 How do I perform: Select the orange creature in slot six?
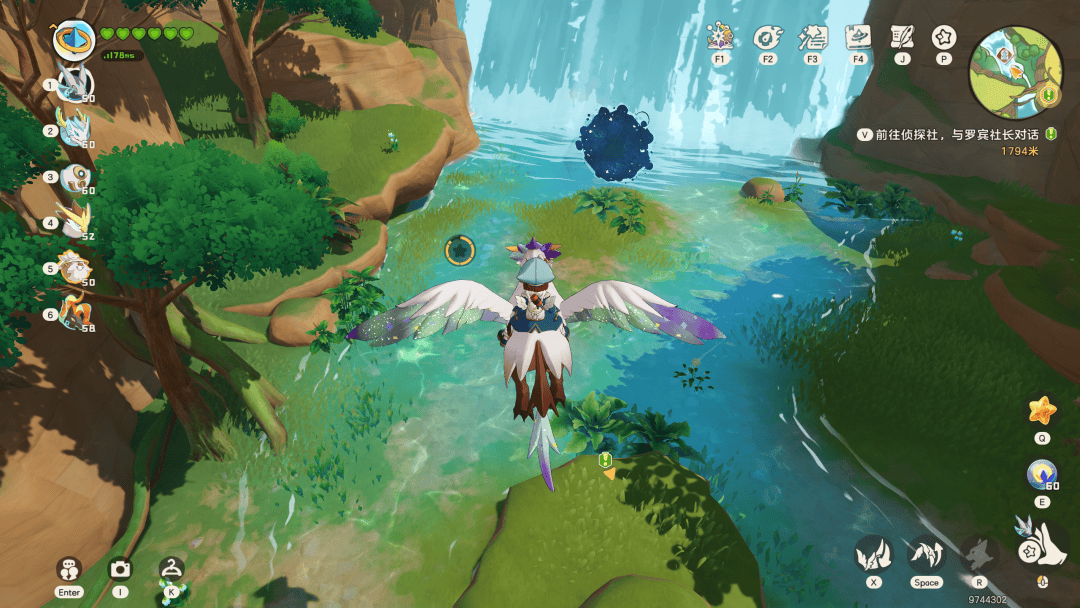point(74,314)
